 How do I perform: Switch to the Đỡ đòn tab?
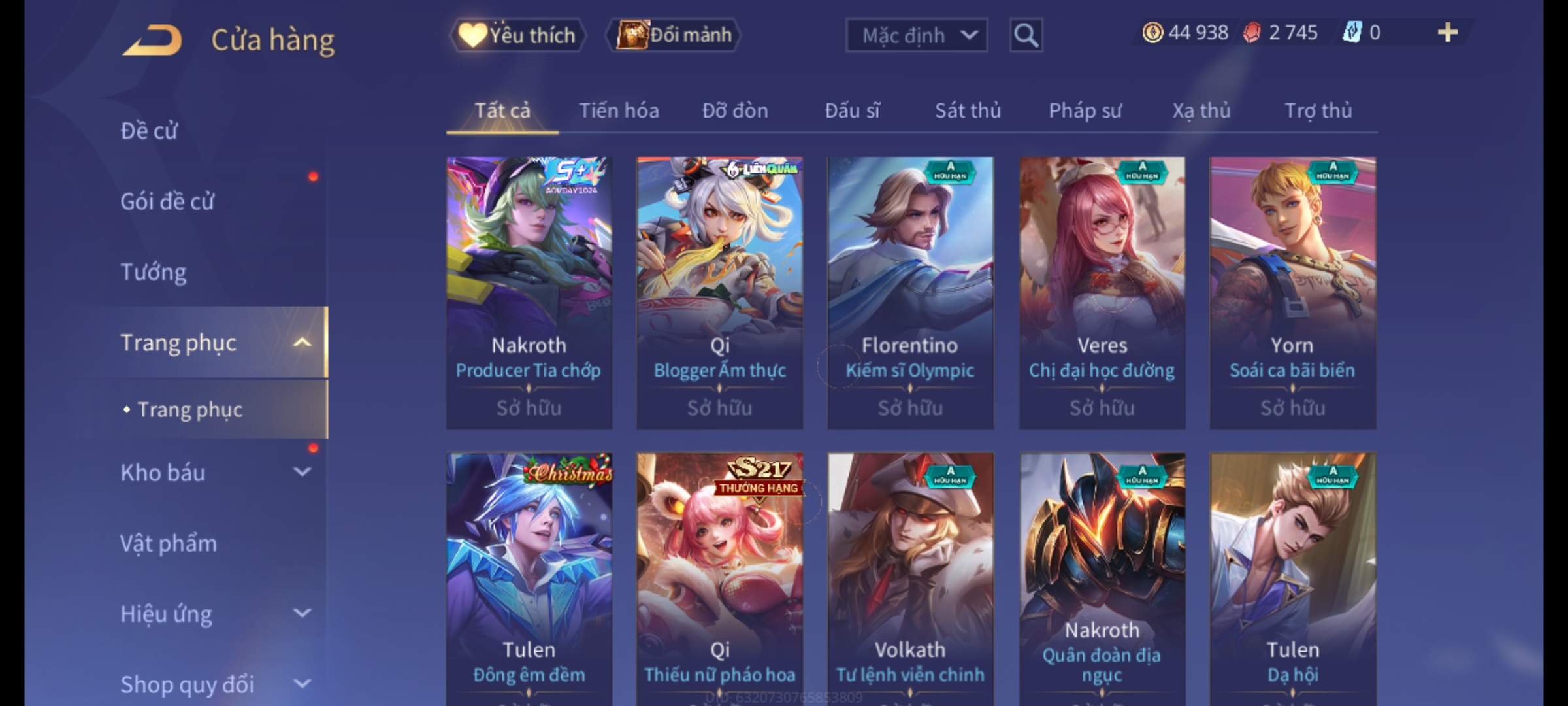(735, 110)
